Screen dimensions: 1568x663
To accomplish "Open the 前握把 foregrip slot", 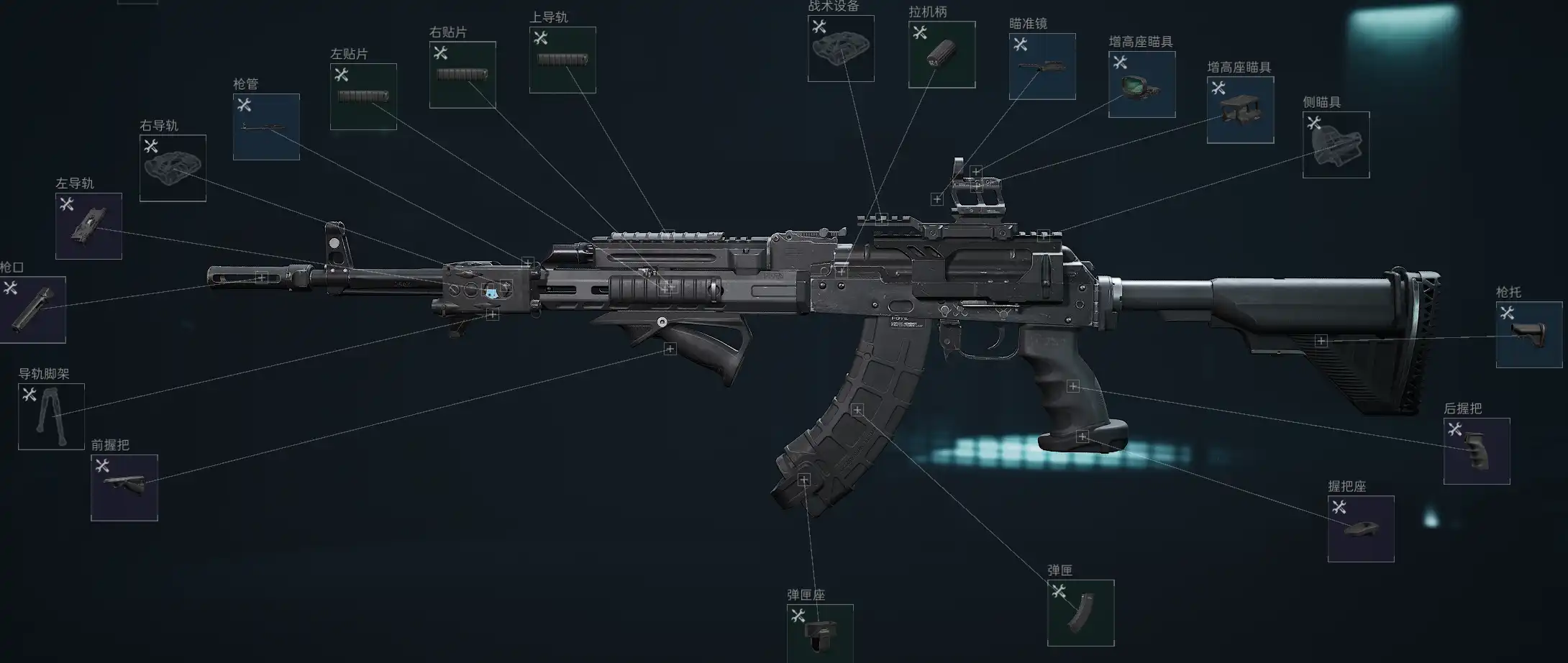I will tap(124, 488).
